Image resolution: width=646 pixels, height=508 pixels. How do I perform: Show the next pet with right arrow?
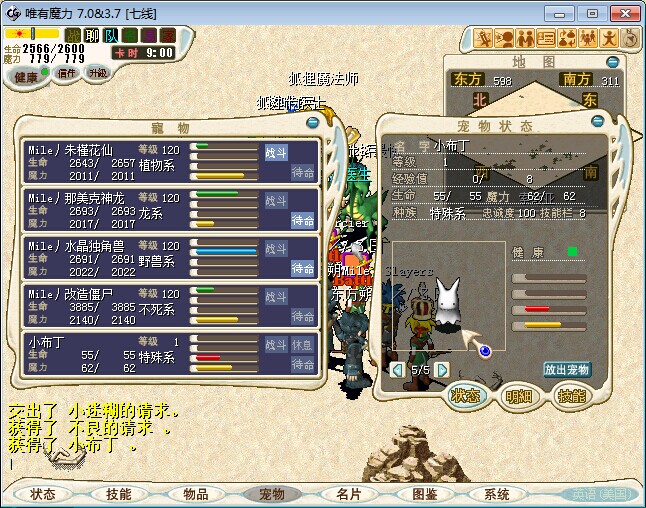click(442, 370)
